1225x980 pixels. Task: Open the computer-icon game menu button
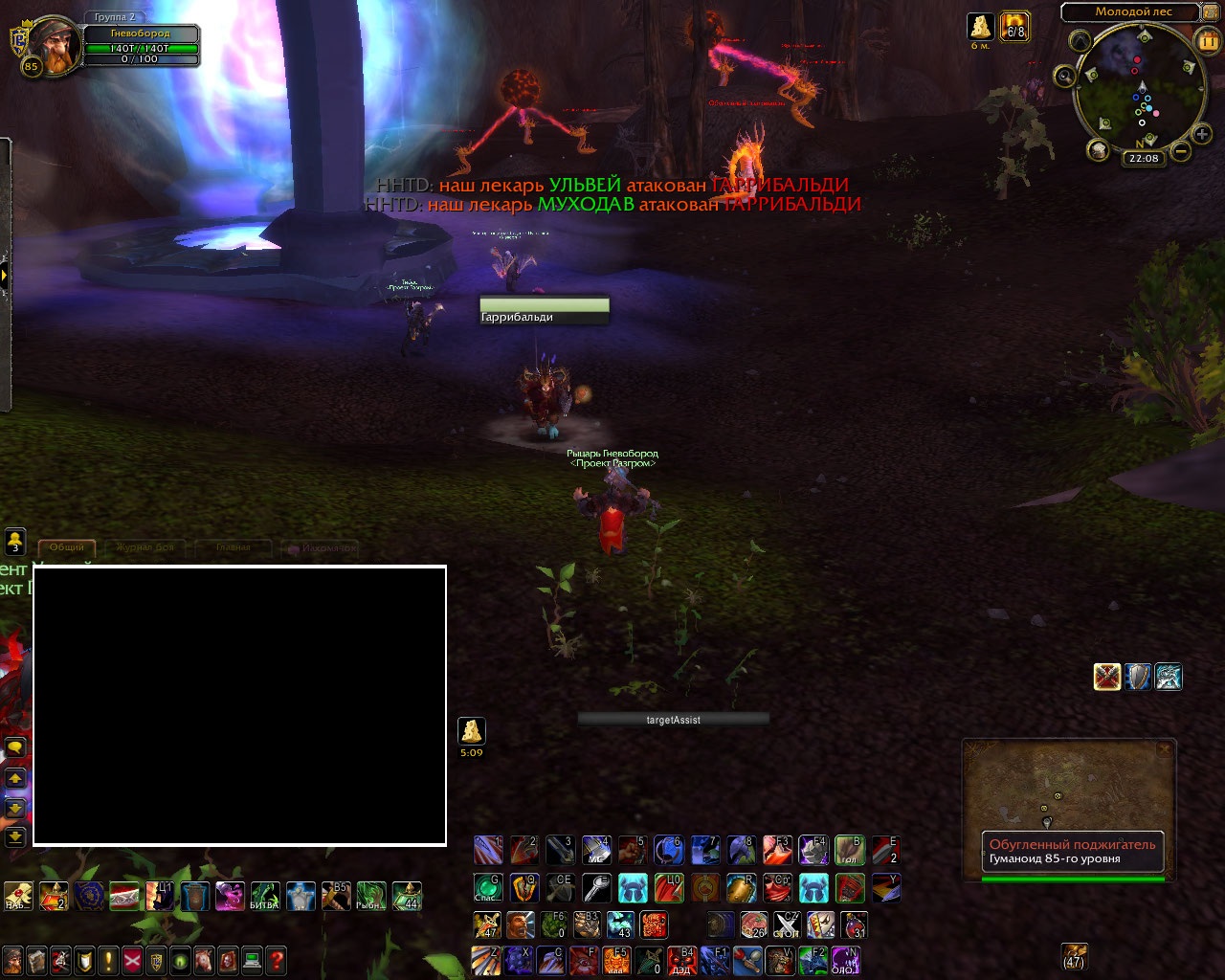(x=252, y=960)
